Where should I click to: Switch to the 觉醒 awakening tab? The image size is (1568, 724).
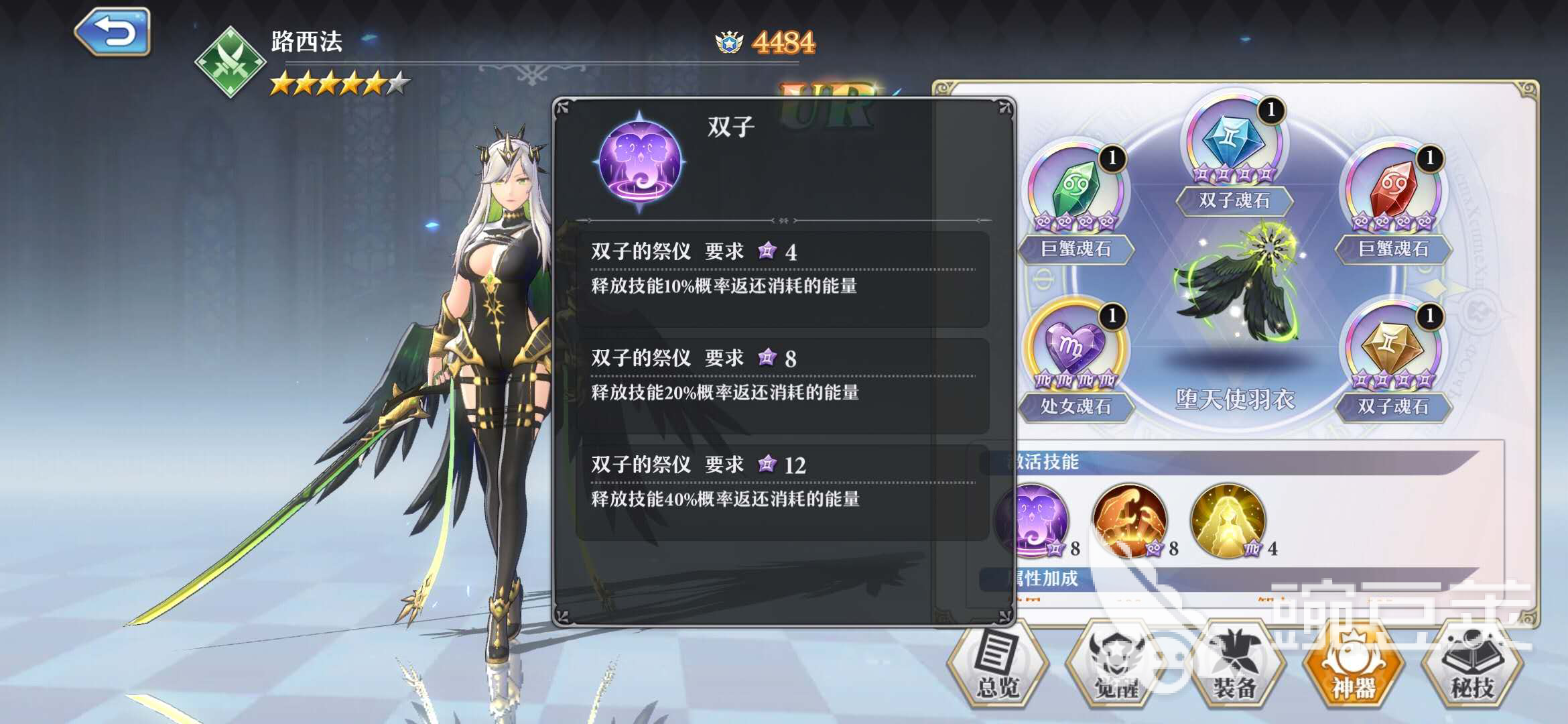[x=1116, y=665]
